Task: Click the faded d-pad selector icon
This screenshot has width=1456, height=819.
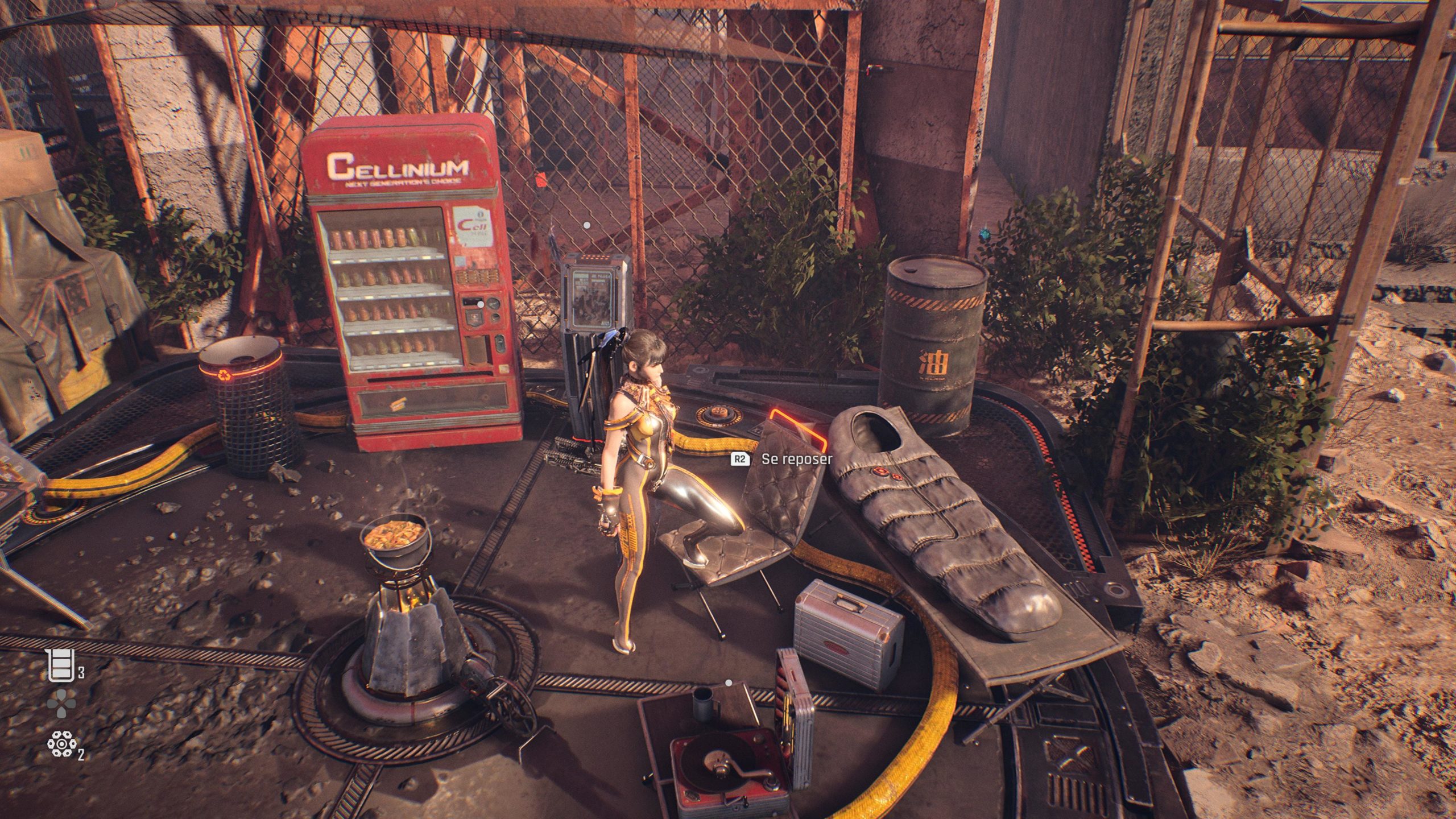Action: [61, 704]
